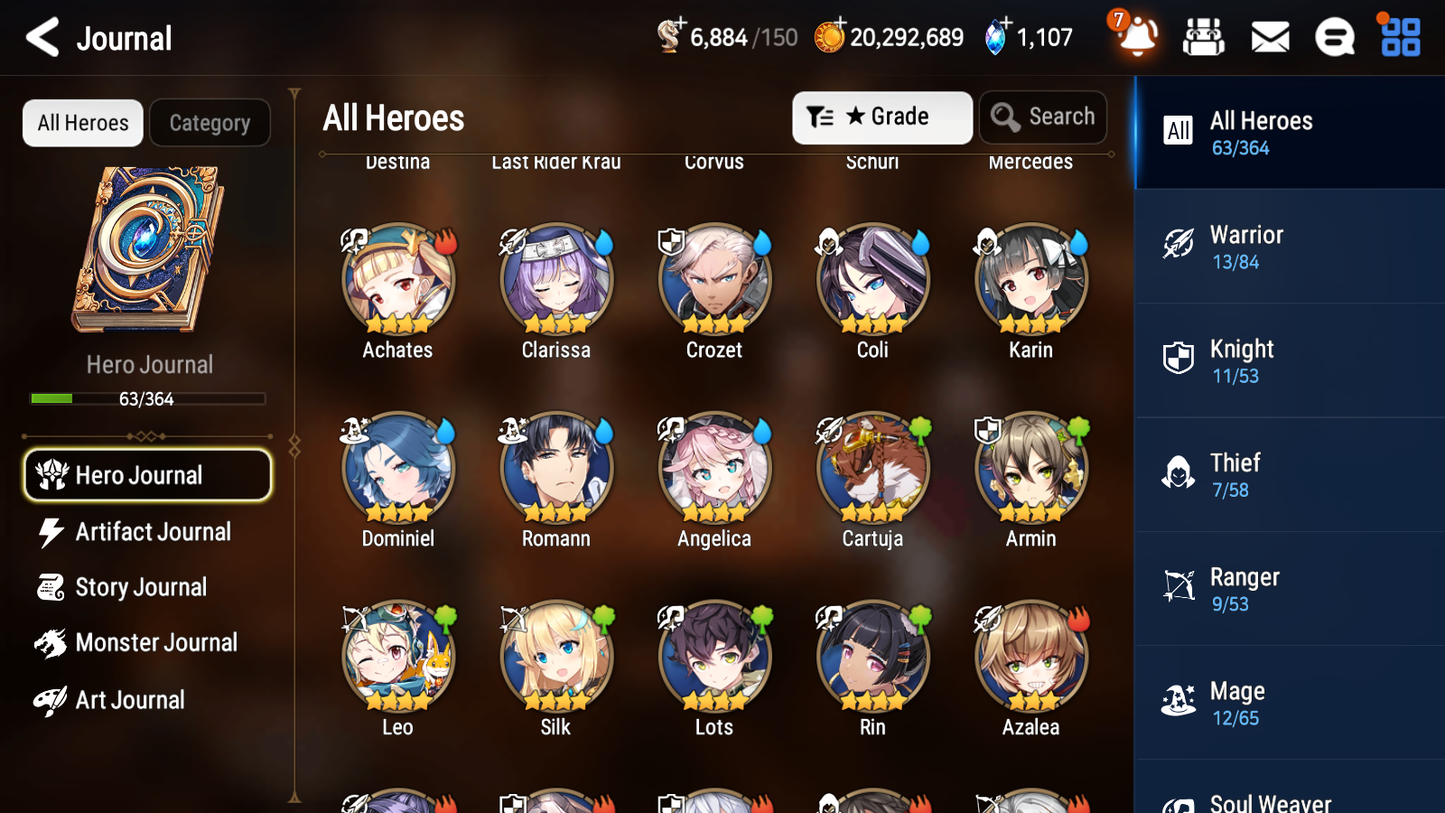Click the Hero Journal progress bar
The width and height of the screenshot is (1445, 813).
pyautogui.click(x=150, y=398)
